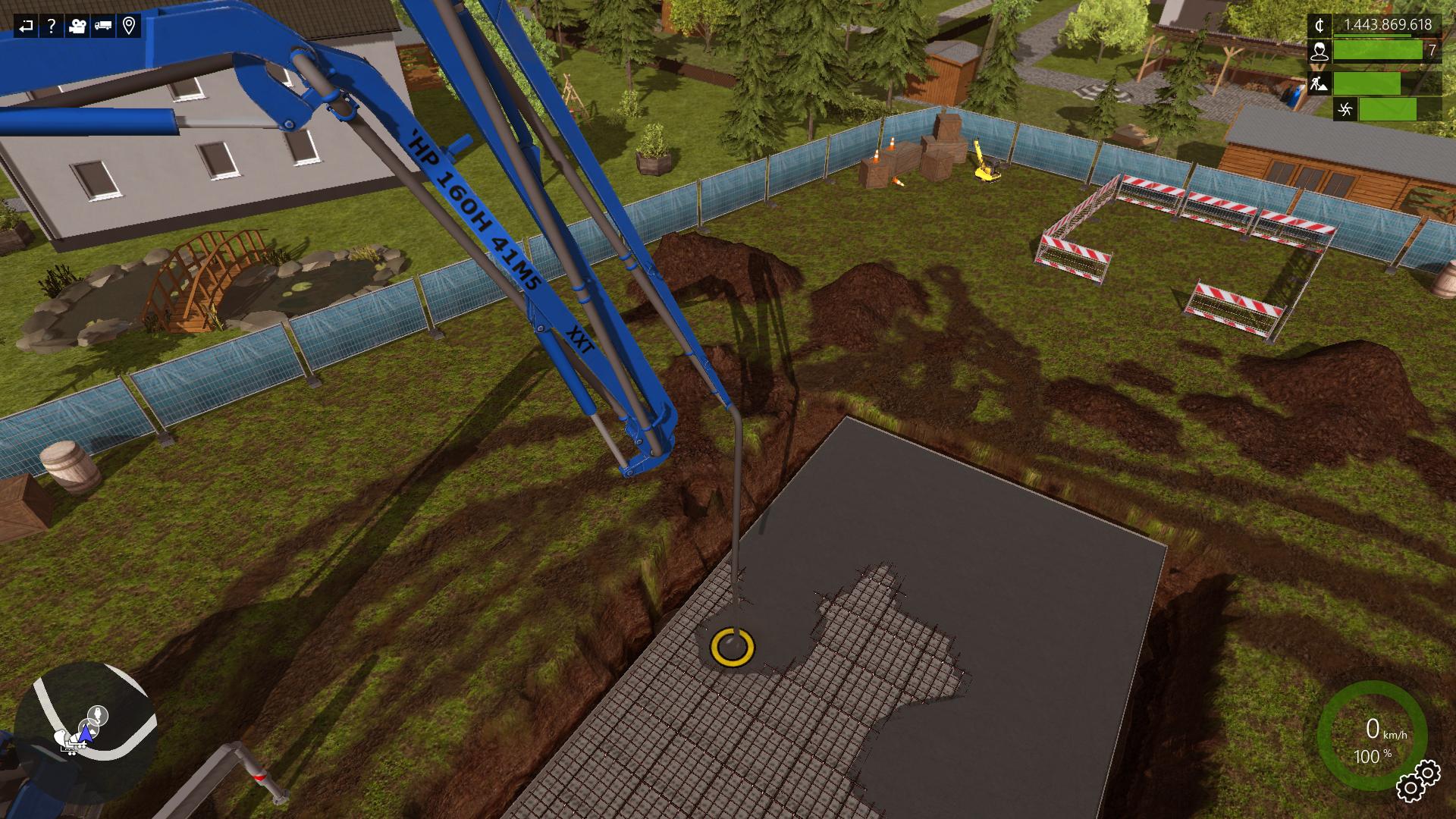Select the digging worker job icon

1320,83
